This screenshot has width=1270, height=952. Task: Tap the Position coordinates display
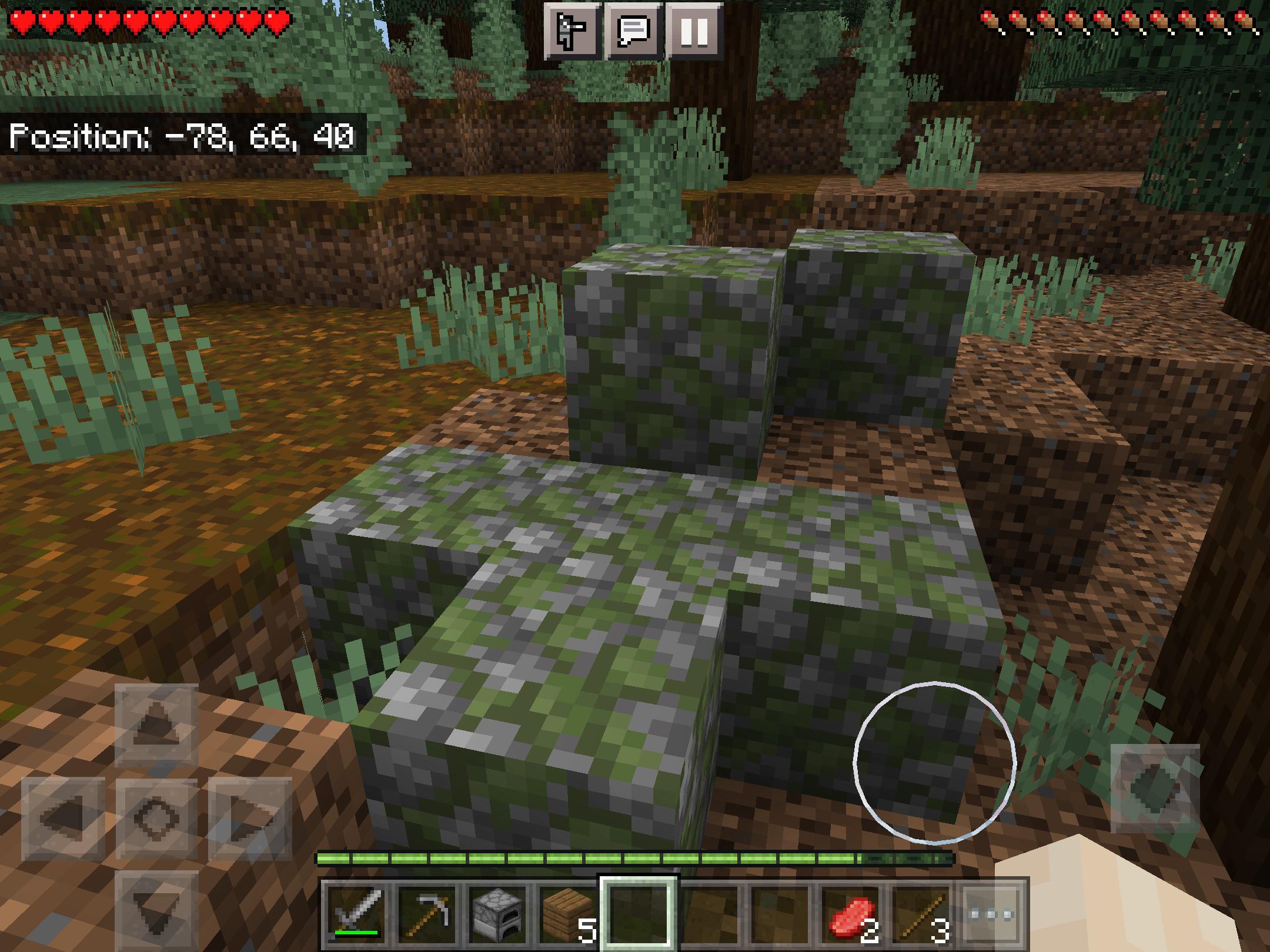click(182, 136)
